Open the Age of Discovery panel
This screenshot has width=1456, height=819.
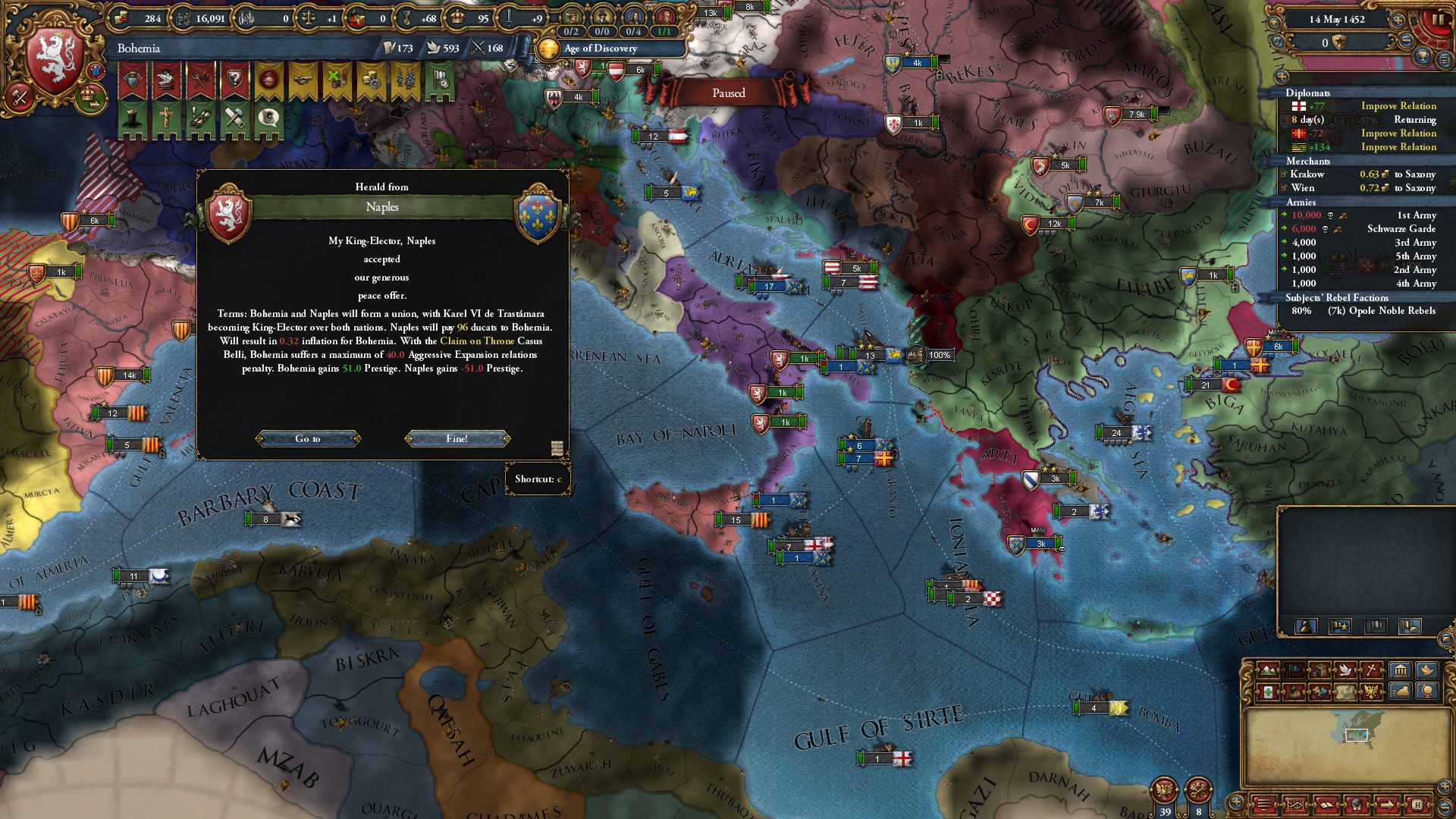[x=601, y=49]
